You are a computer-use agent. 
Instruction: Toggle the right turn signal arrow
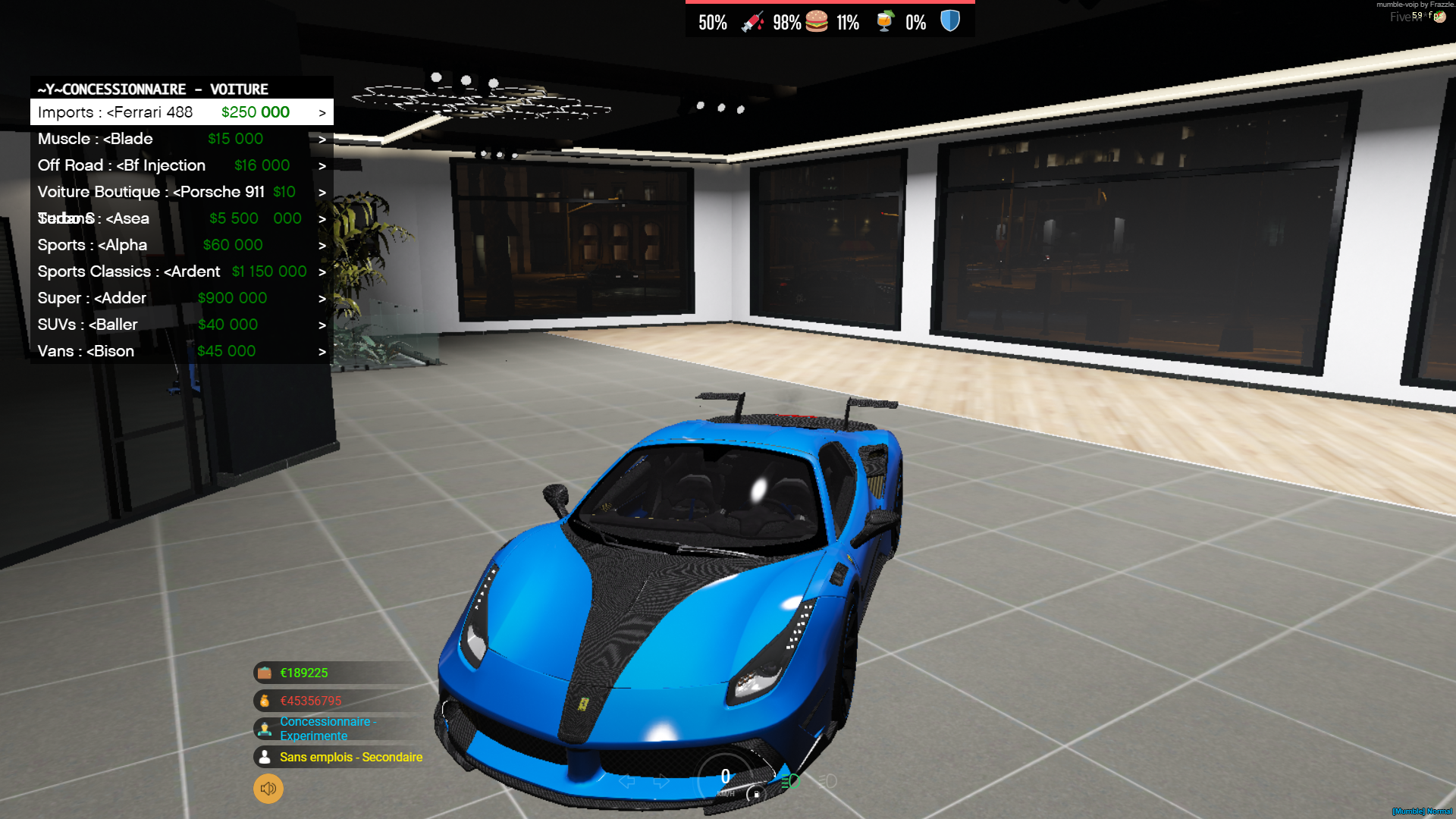pos(661,781)
